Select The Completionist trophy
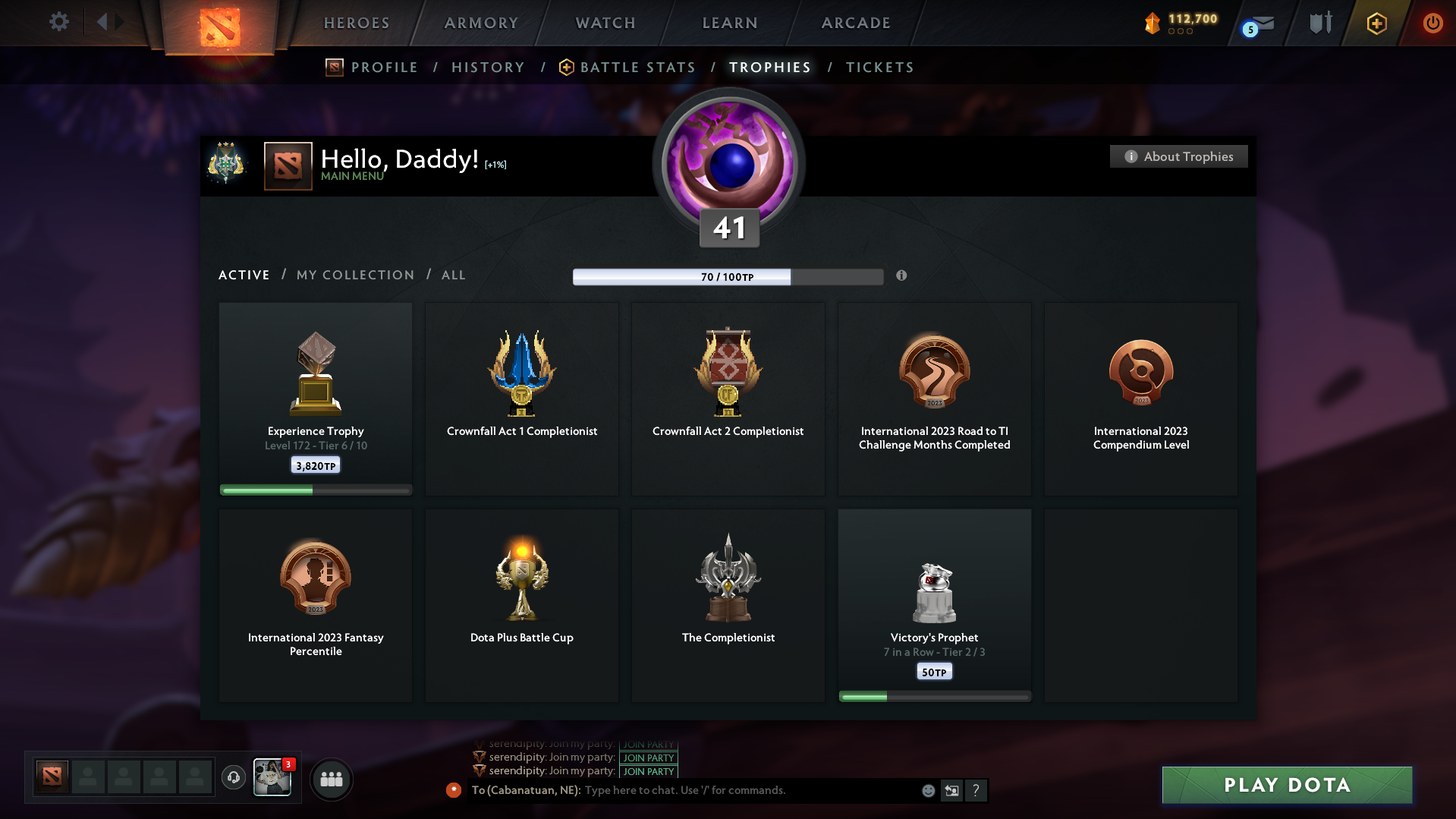The width and height of the screenshot is (1456, 819). click(728, 592)
